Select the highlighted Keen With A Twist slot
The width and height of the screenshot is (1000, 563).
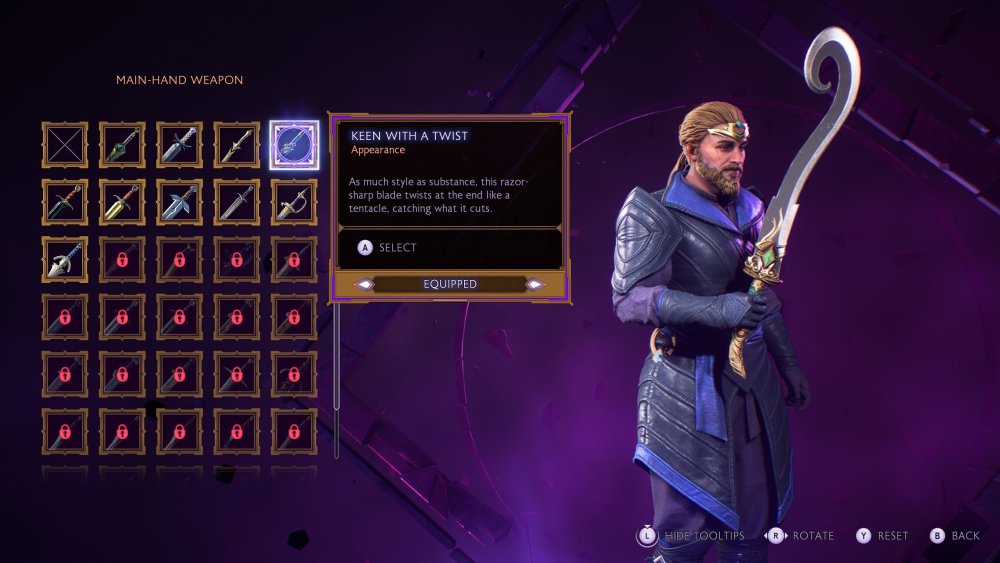294,145
